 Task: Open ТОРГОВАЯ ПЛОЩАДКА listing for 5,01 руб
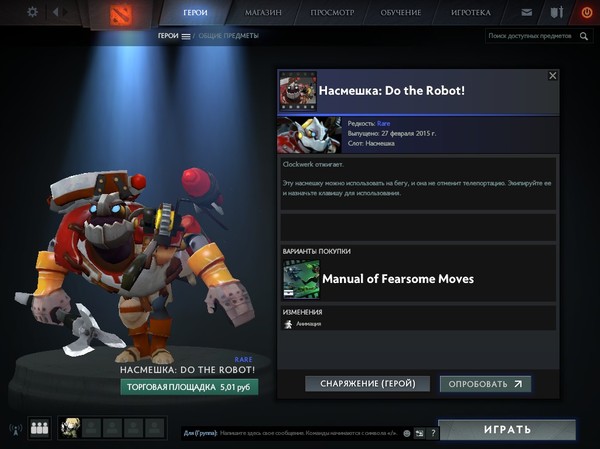tap(187, 386)
